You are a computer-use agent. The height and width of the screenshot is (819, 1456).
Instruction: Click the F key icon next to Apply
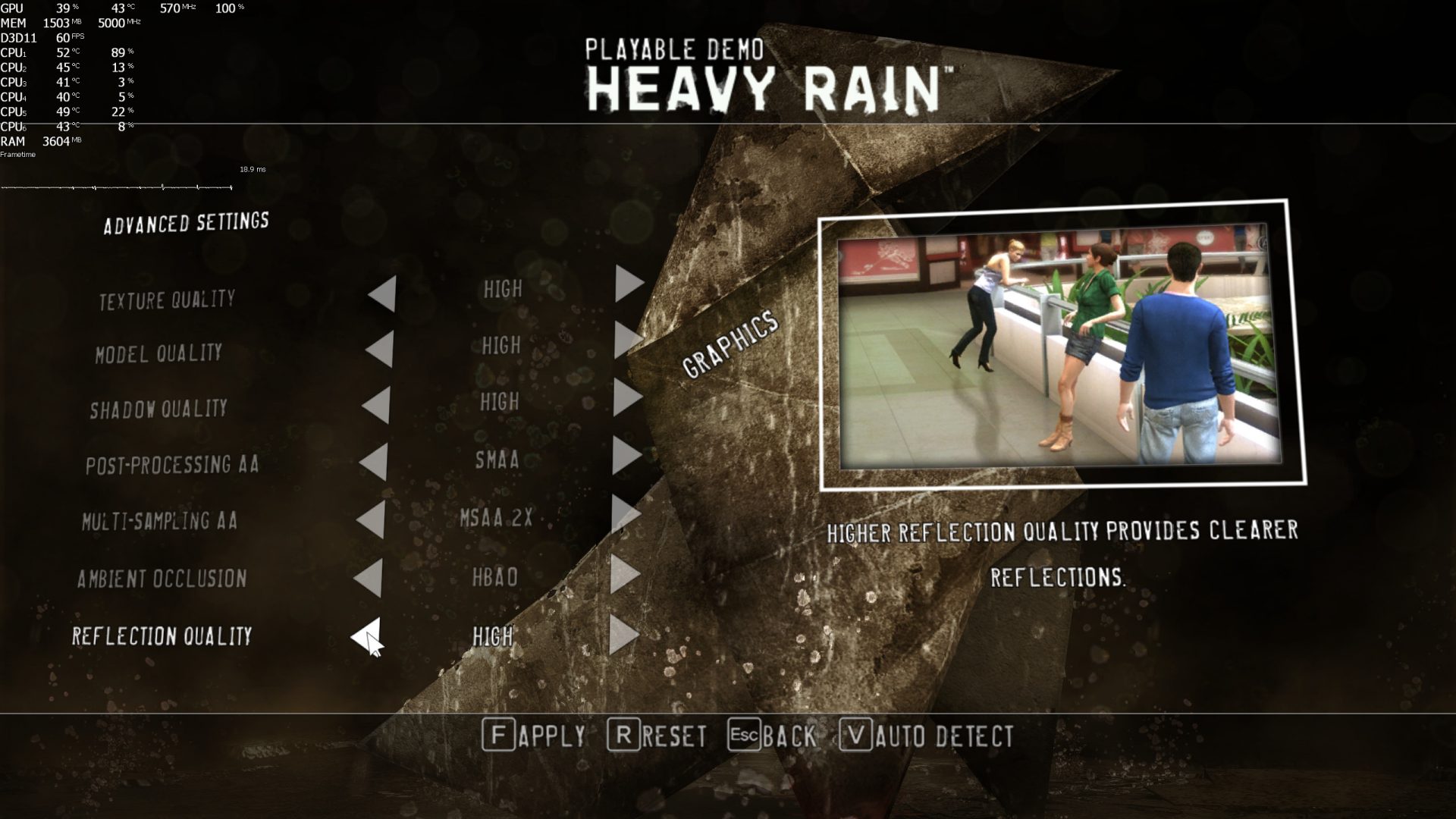coord(500,735)
